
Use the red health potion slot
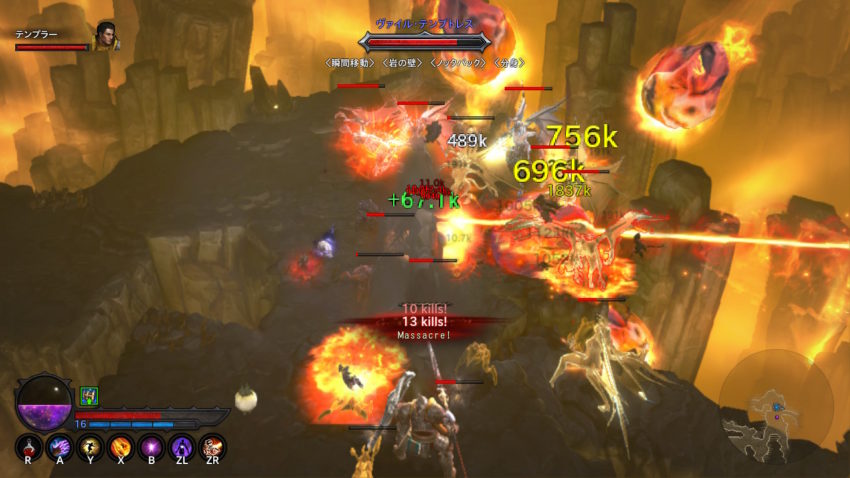(30, 446)
